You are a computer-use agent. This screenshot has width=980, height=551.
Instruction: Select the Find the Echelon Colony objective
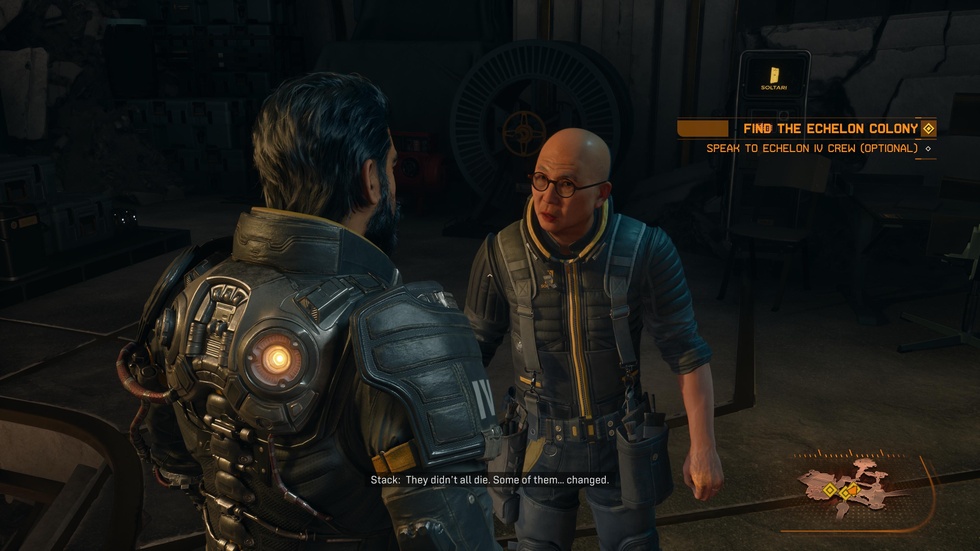[830, 128]
